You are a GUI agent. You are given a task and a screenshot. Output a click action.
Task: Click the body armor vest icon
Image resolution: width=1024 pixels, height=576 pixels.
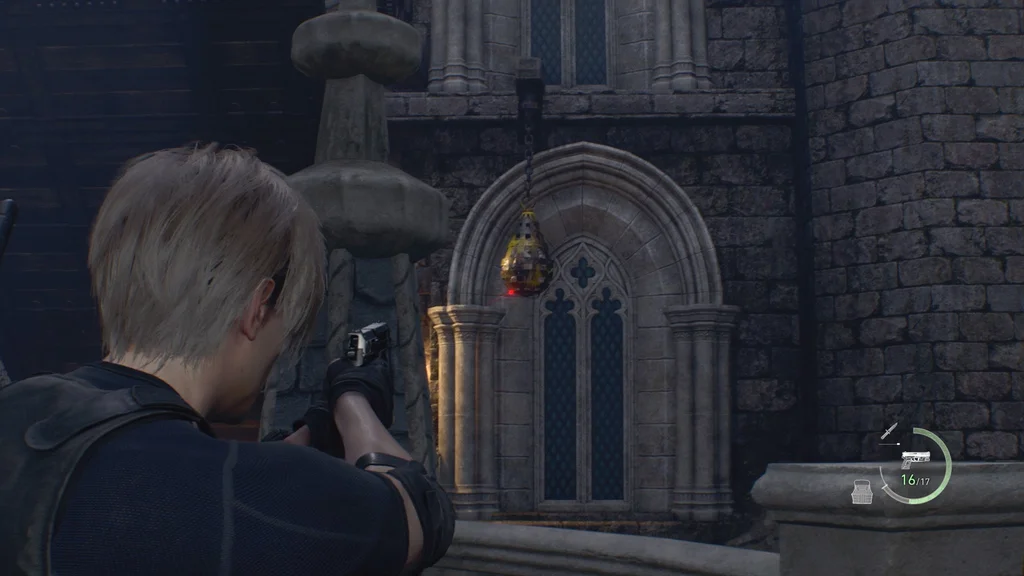[861, 491]
